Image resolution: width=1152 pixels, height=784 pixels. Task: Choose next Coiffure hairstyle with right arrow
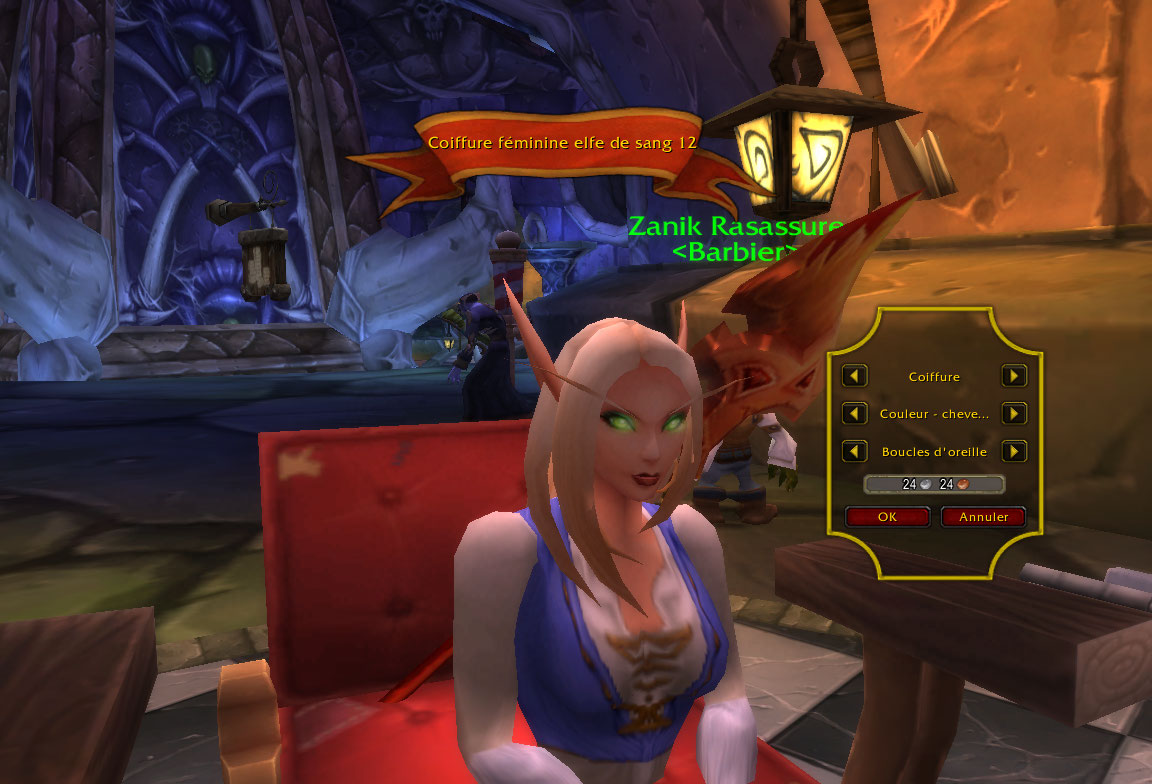[1014, 376]
